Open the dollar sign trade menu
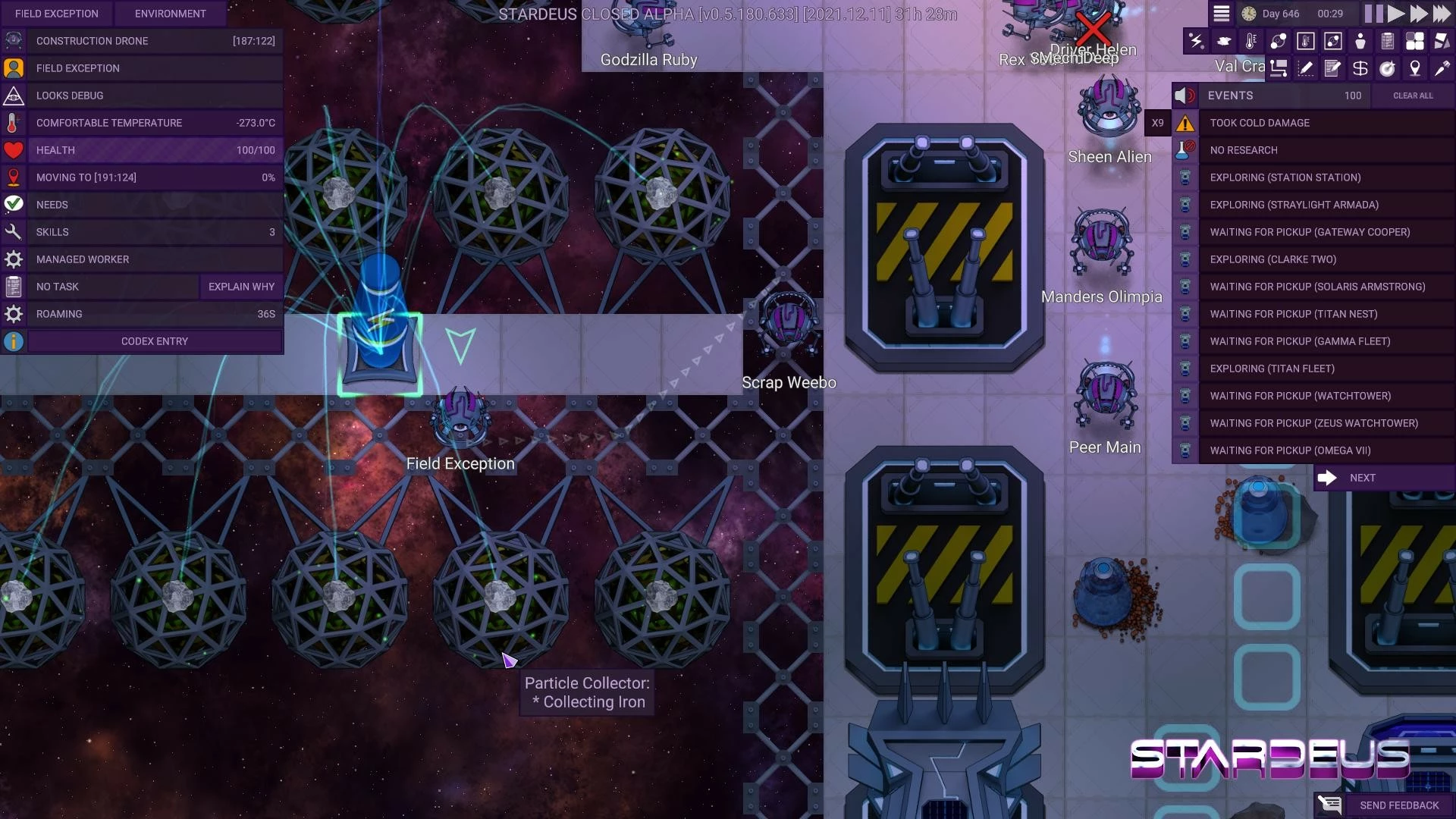This screenshot has width=1456, height=819. (x=1360, y=69)
